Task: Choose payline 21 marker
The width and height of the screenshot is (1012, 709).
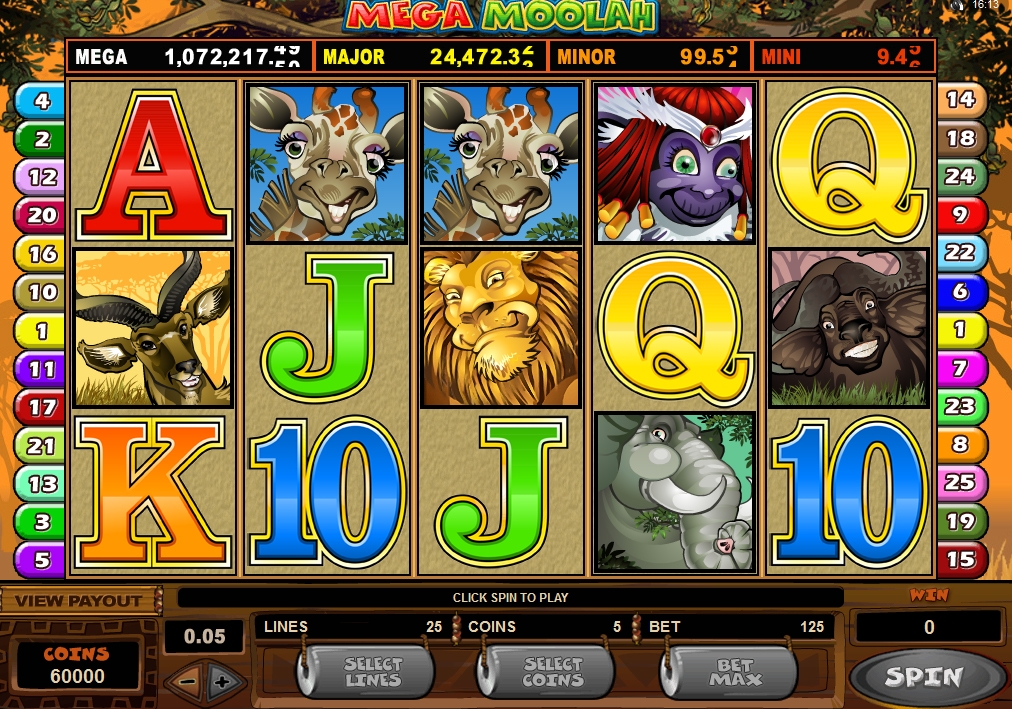Action: [41, 445]
